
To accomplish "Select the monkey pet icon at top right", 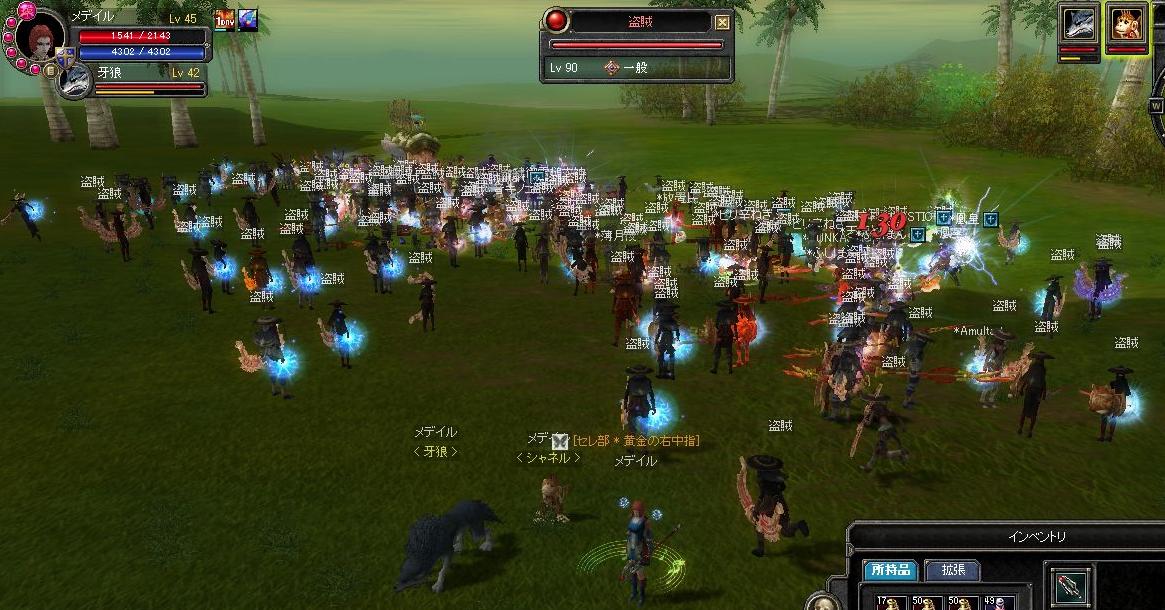I will coord(1126,23).
